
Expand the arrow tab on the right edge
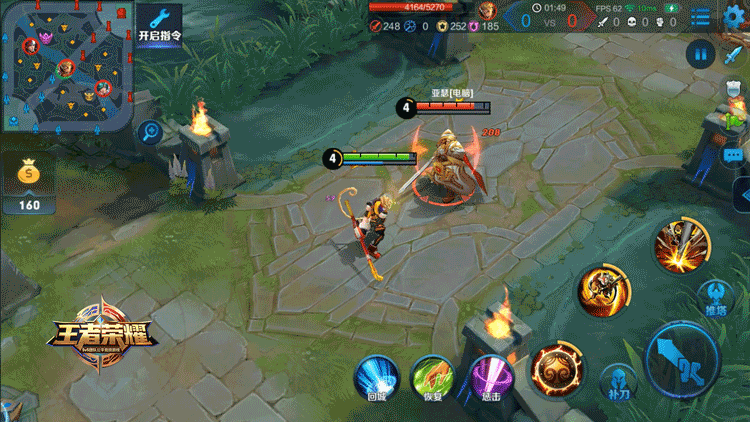pyautogui.click(x=742, y=196)
